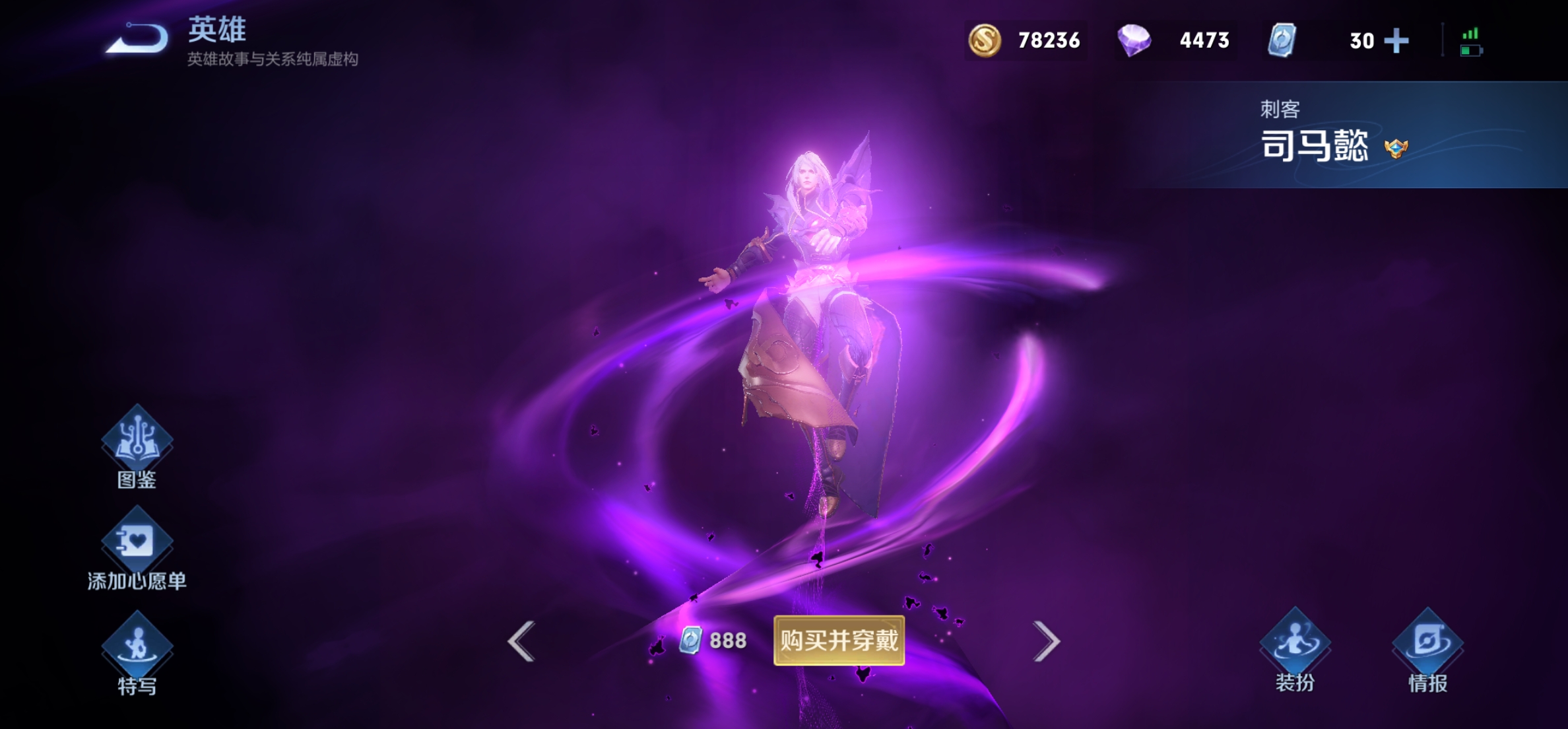
Task: Buy and equip with 购买并穿戴
Action: point(839,641)
